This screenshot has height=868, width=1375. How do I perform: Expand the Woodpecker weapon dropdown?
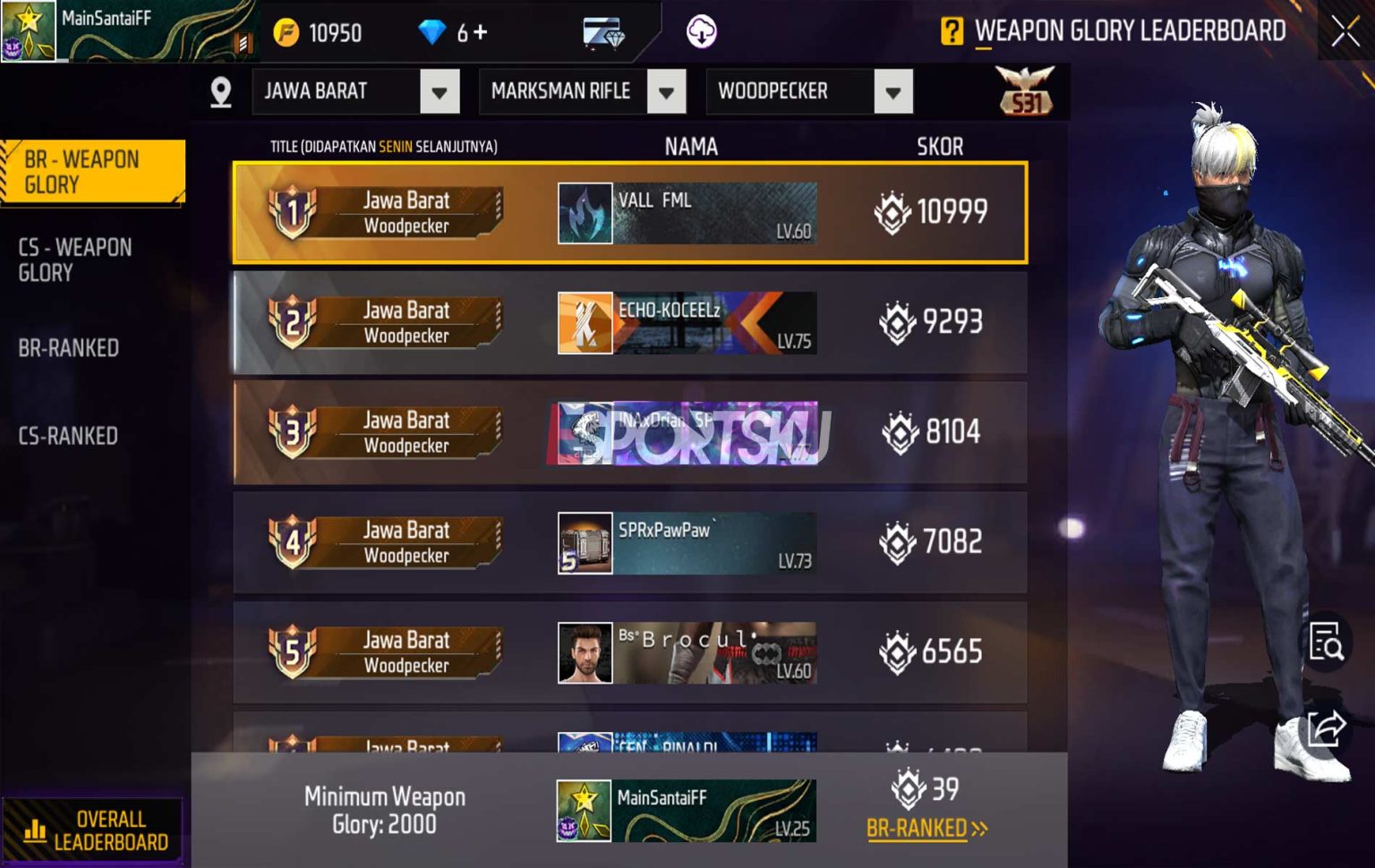point(892,90)
